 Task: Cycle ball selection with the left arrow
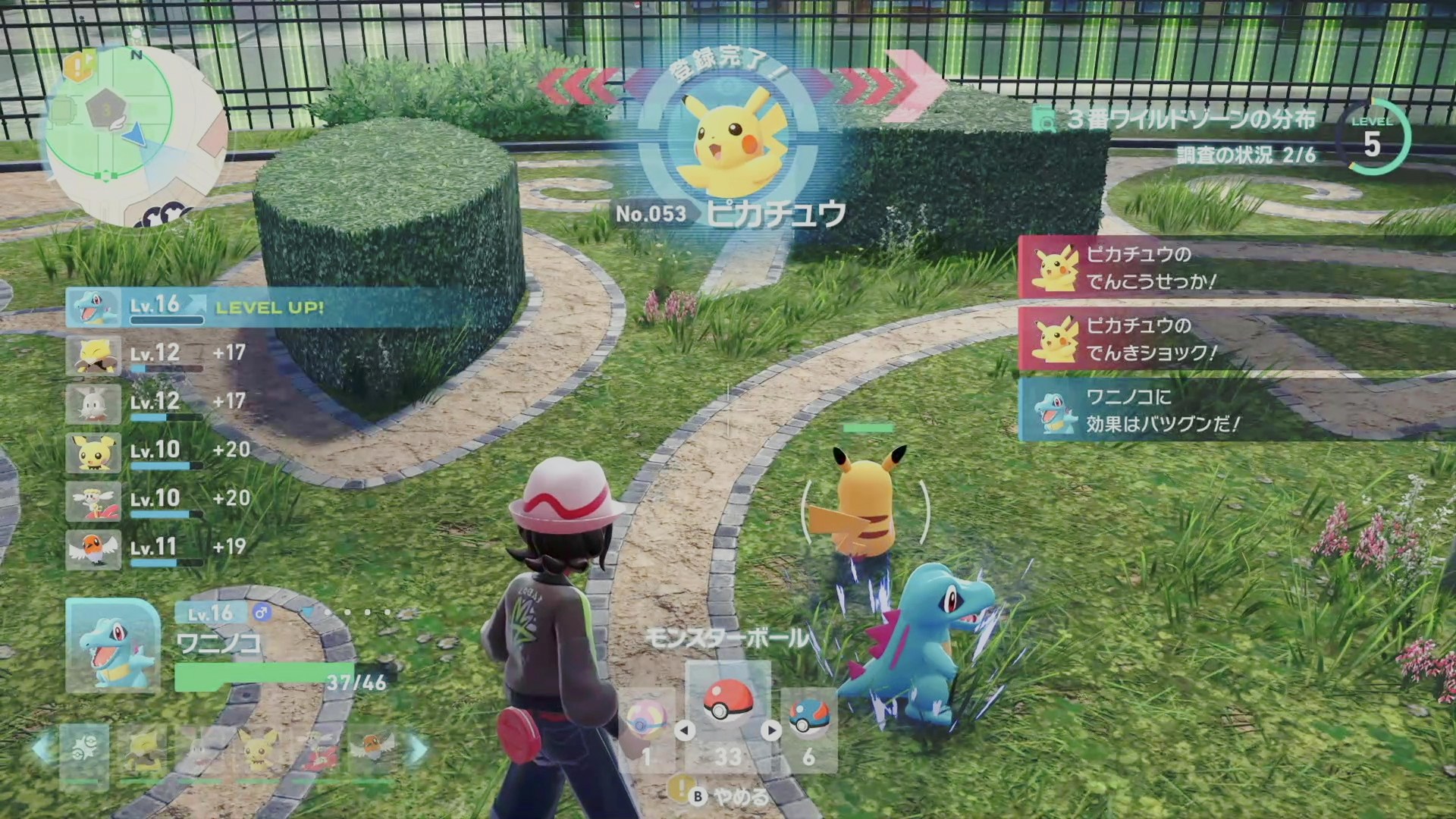pos(684,730)
